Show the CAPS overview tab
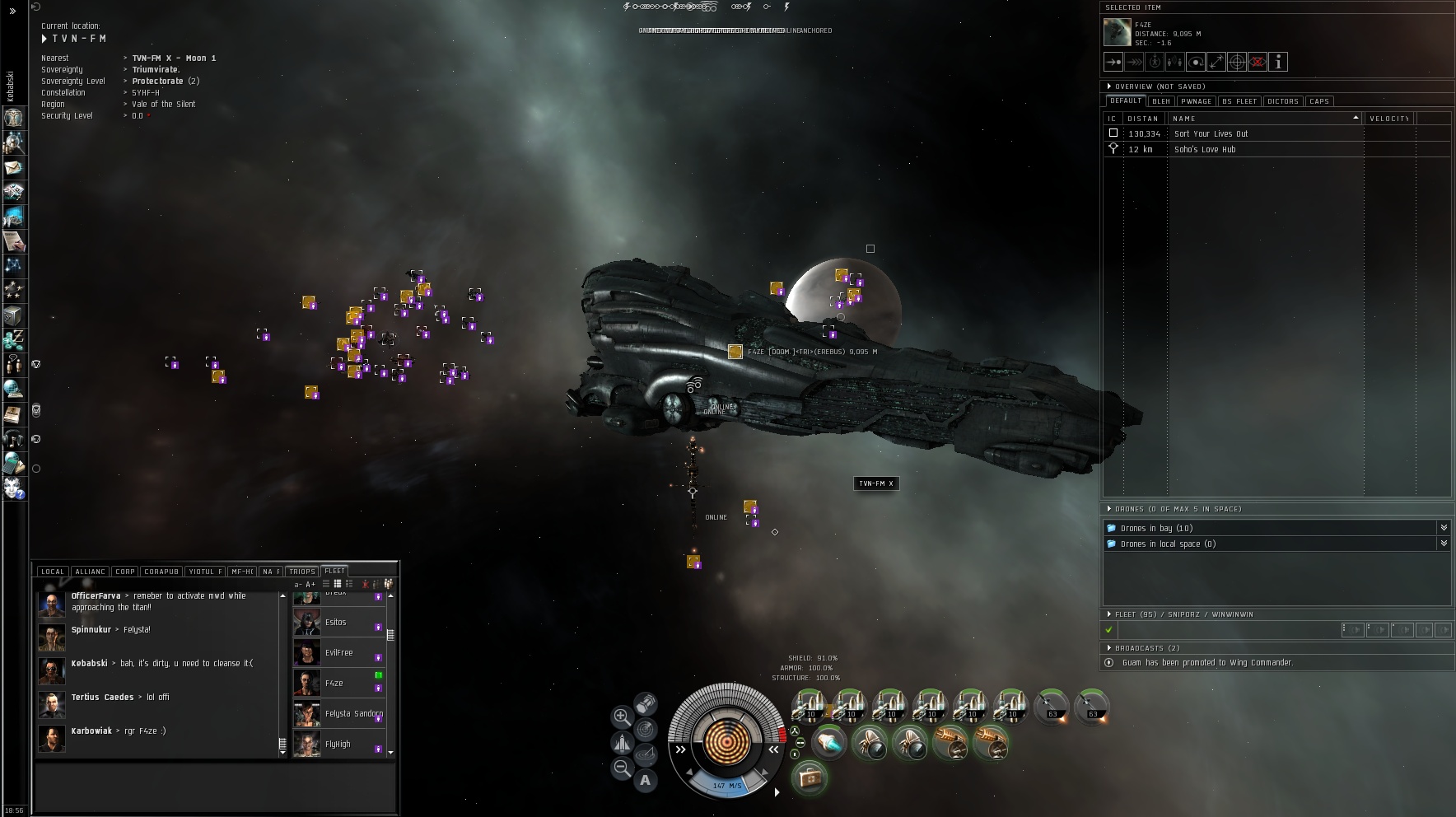Screen dimensions: 1456x817 (x=1319, y=101)
